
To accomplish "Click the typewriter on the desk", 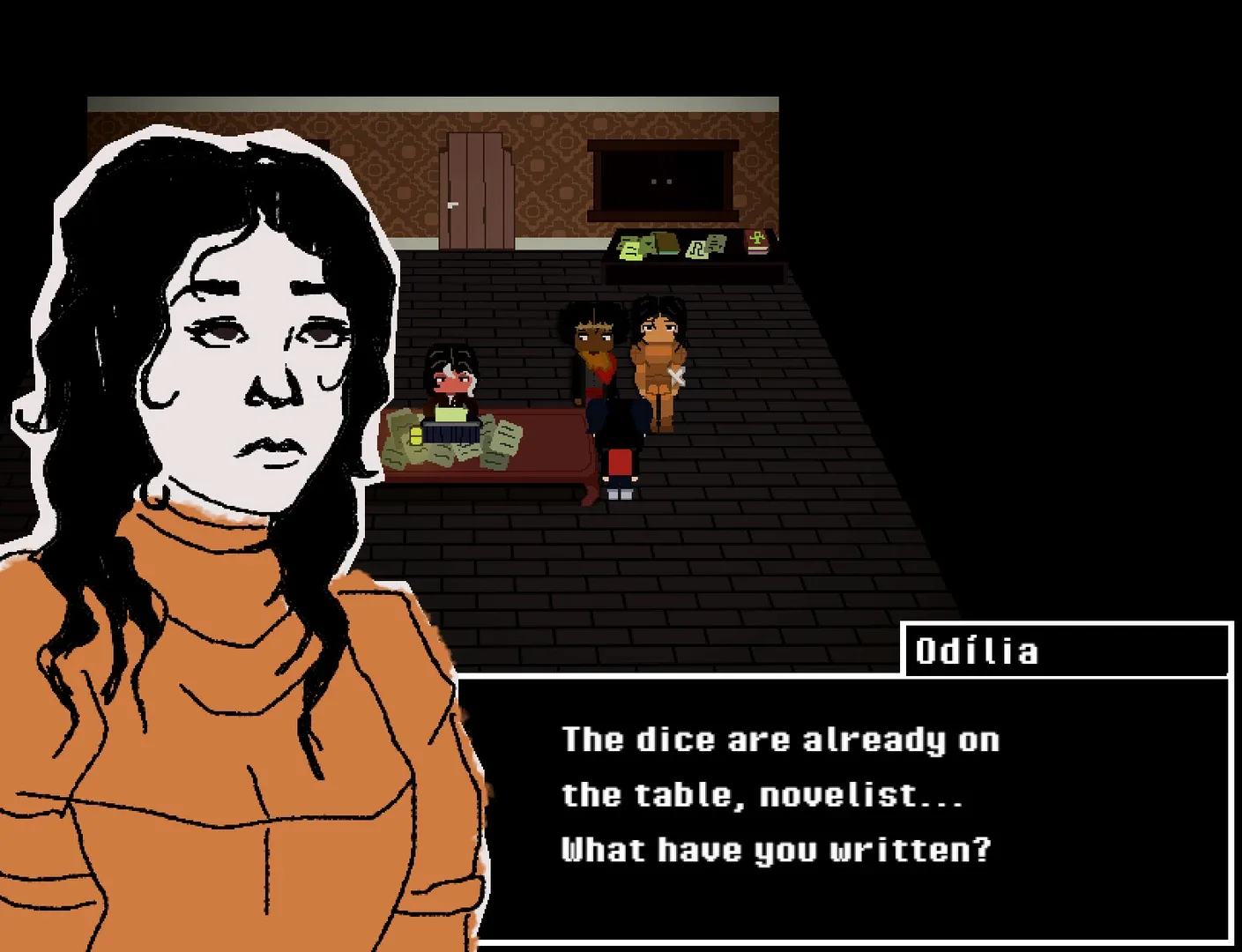I will click(x=450, y=432).
